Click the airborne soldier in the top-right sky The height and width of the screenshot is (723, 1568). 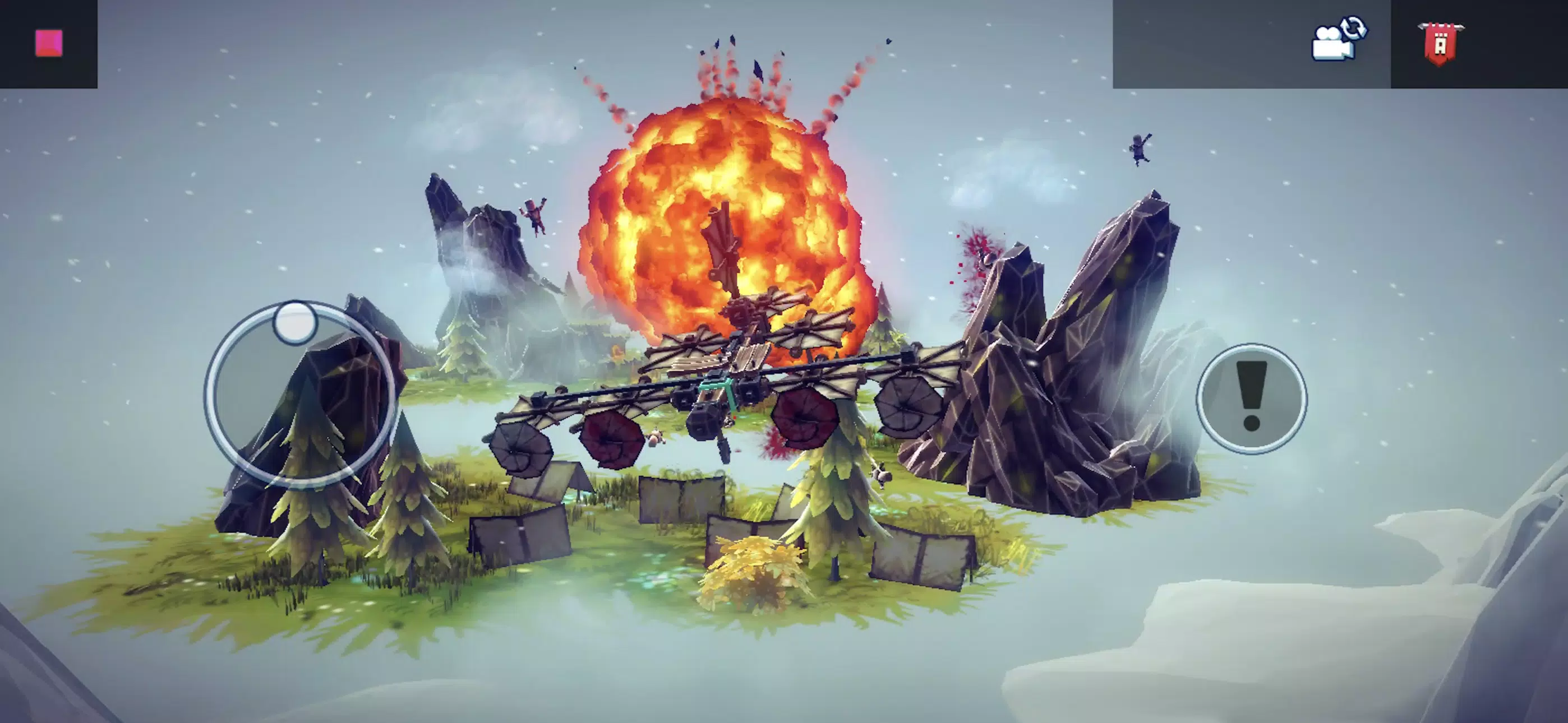click(1141, 149)
